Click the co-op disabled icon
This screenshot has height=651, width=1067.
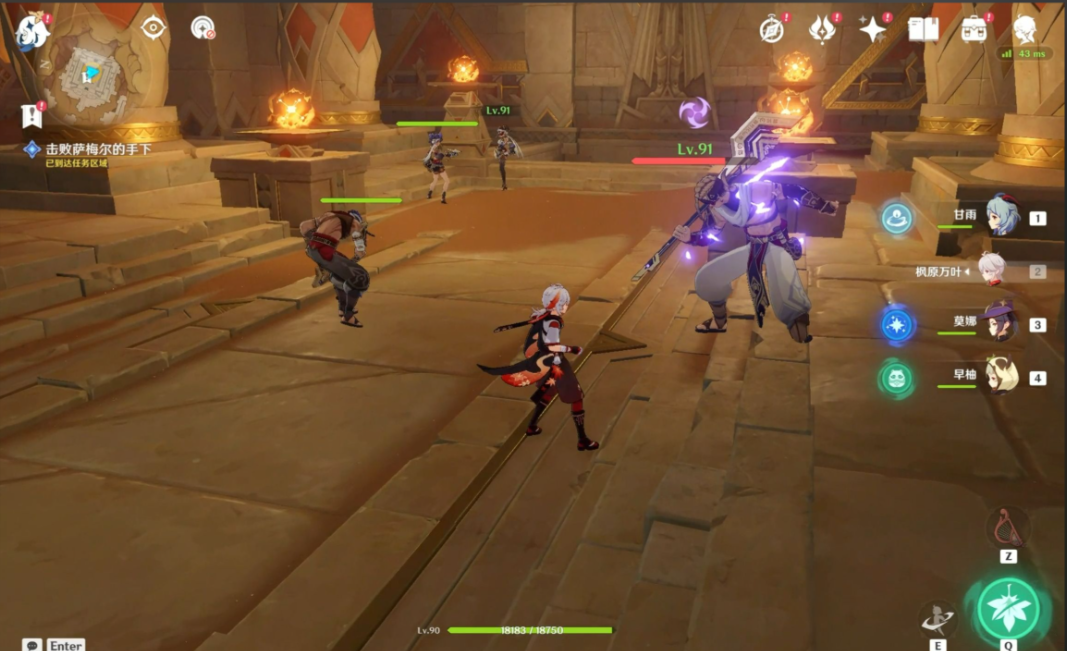(x=203, y=28)
